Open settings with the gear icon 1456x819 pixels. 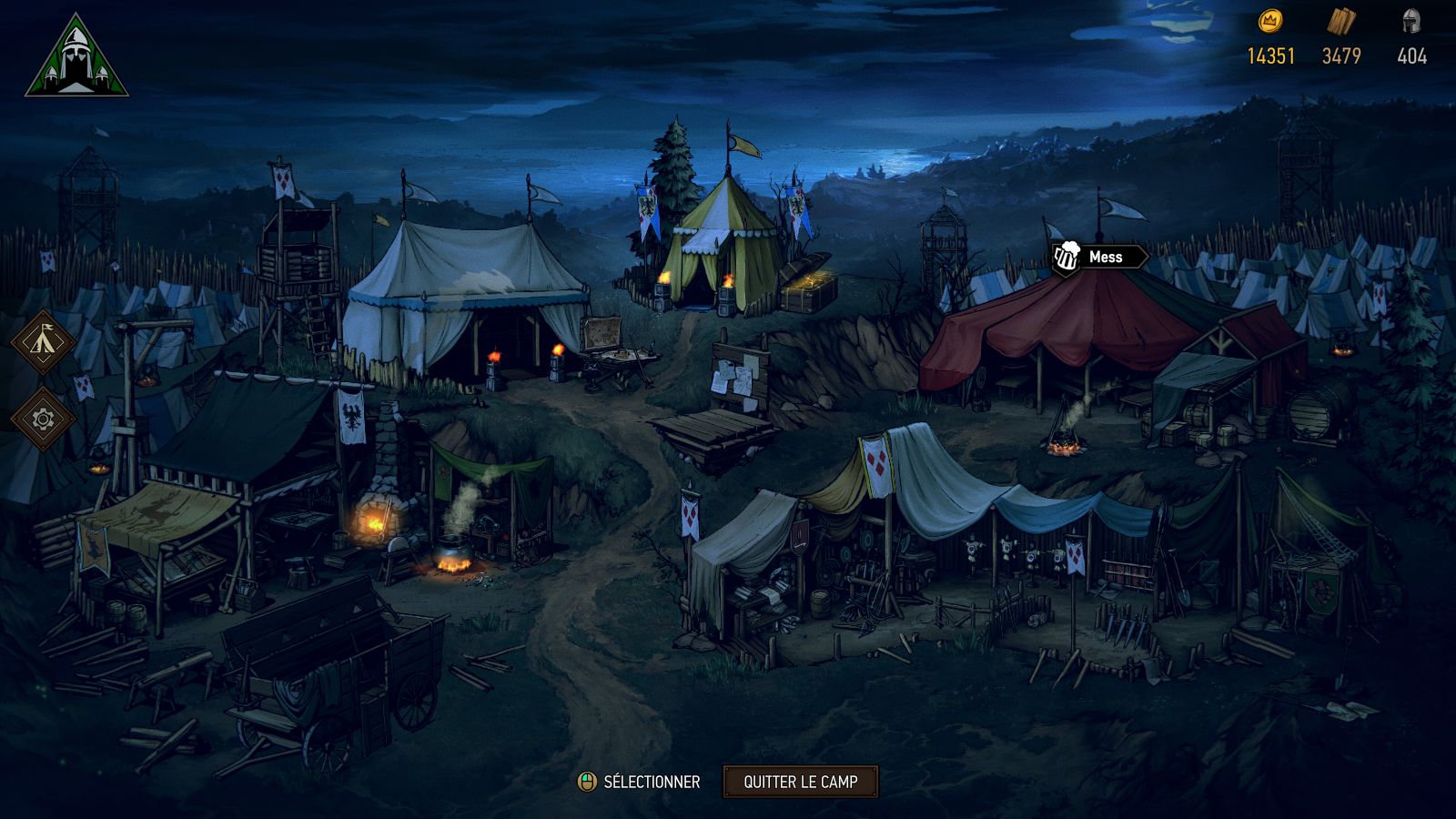pos(43,420)
